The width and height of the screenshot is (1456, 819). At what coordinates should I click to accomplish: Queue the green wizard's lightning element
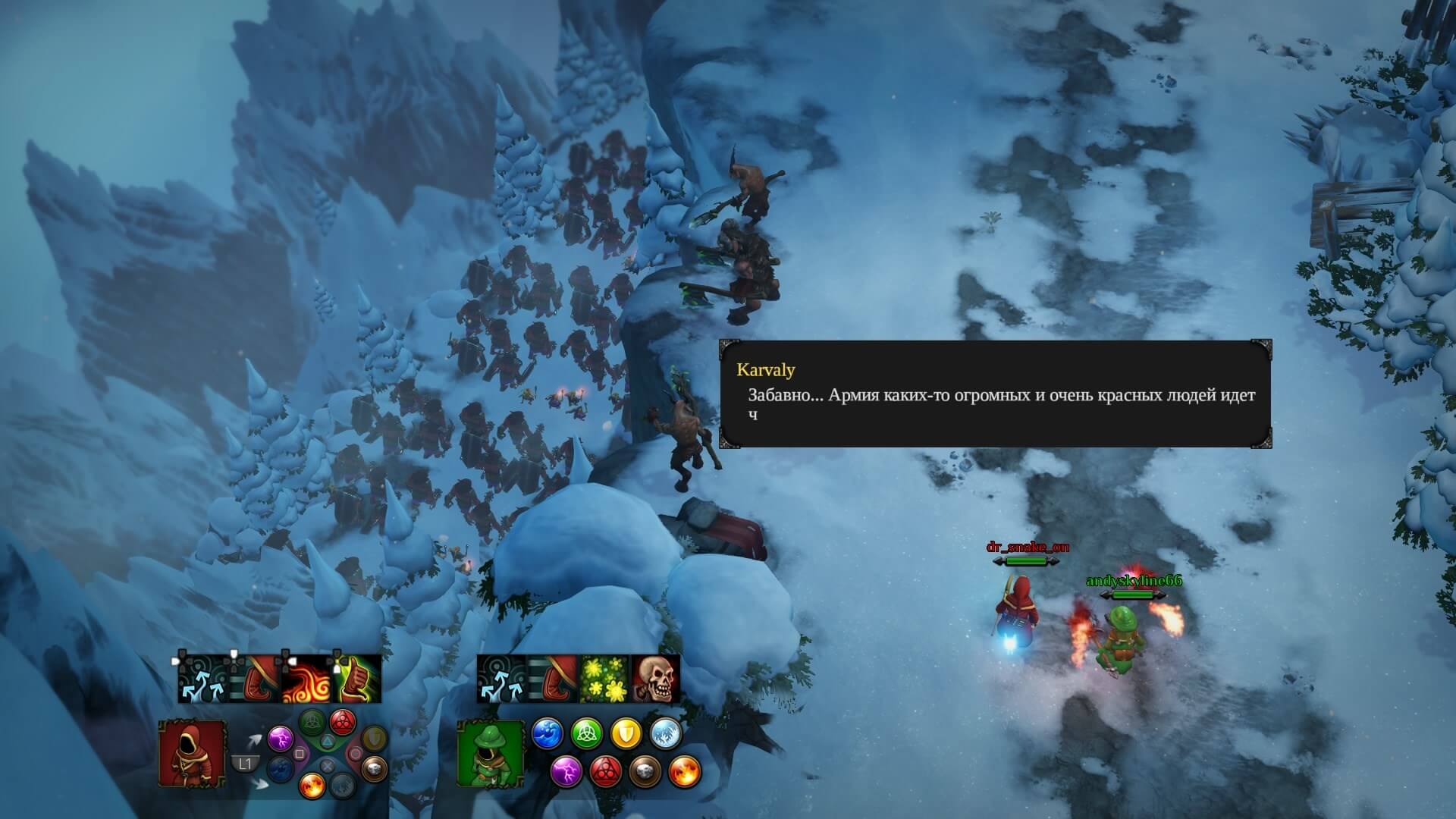click(x=566, y=771)
